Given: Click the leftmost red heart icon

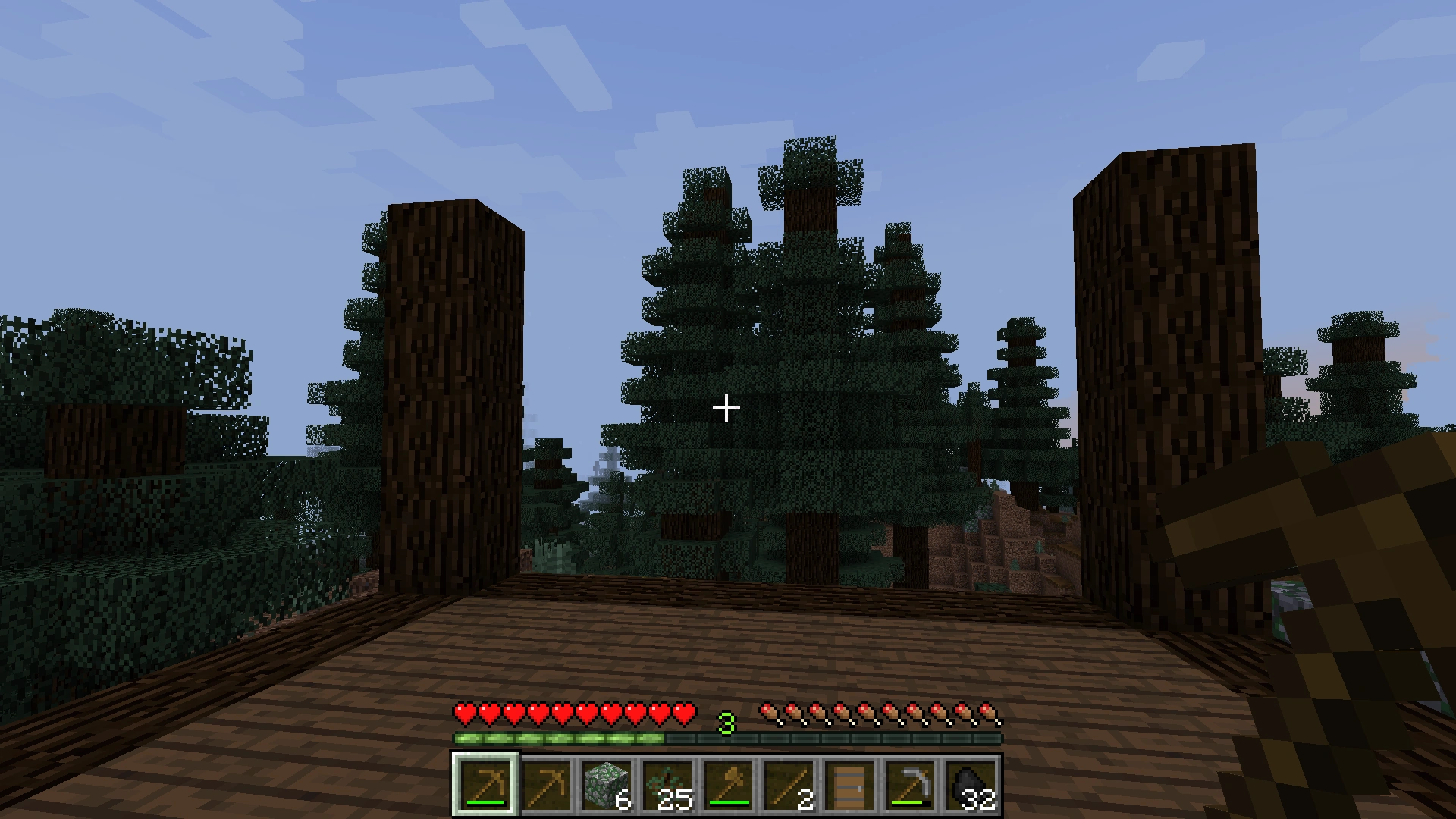Looking at the screenshot, I should [463, 714].
